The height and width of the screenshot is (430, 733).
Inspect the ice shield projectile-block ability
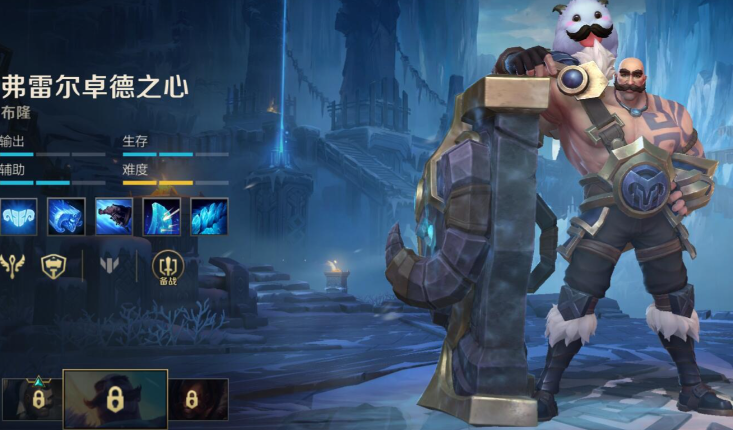[161, 216]
